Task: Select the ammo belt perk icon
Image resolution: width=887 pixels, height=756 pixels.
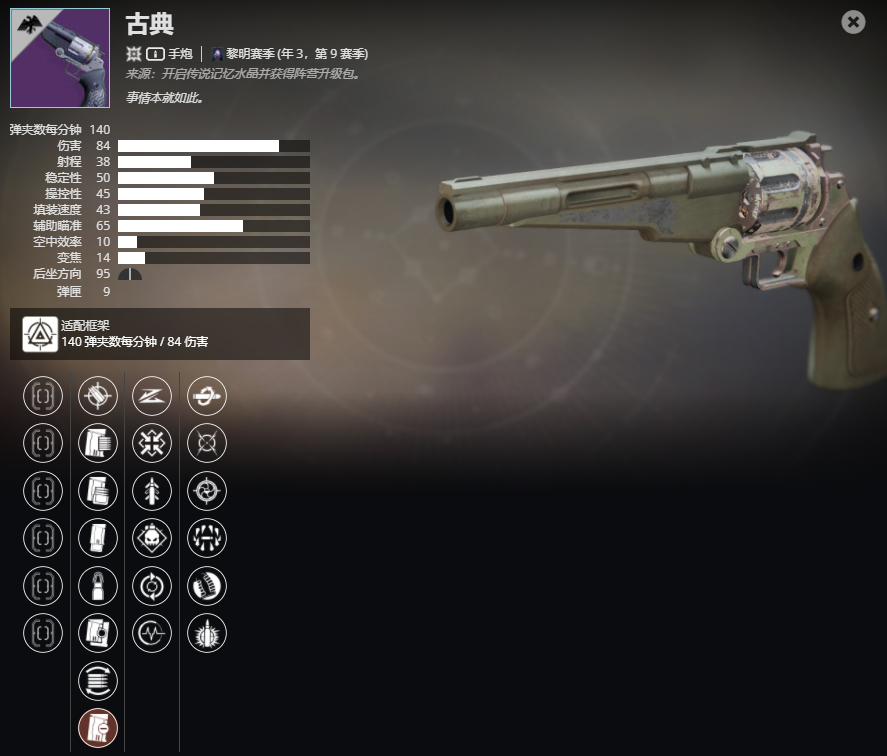Action: pyautogui.click(x=207, y=586)
